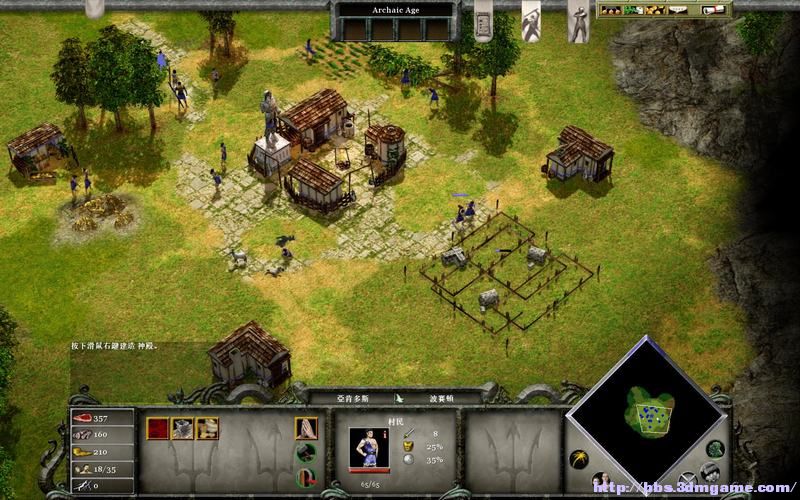Click the yellow starburst button beside minimap
The width and height of the screenshot is (800, 500).
coord(578,459)
